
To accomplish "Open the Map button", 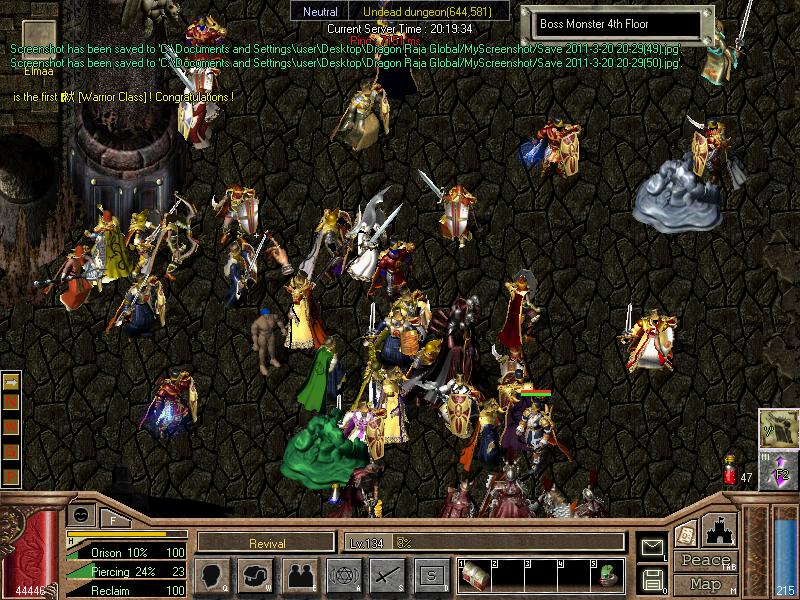I will (705, 584).
